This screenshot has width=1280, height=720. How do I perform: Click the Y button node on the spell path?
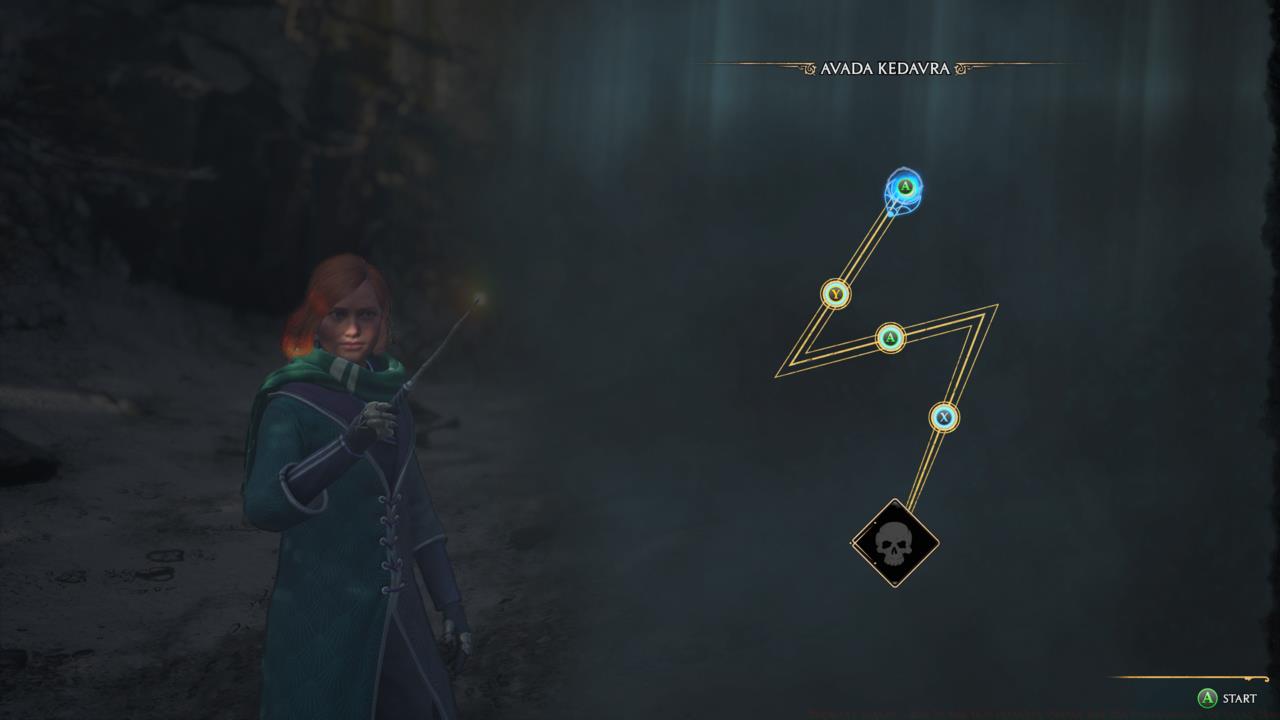pos(833,296)
